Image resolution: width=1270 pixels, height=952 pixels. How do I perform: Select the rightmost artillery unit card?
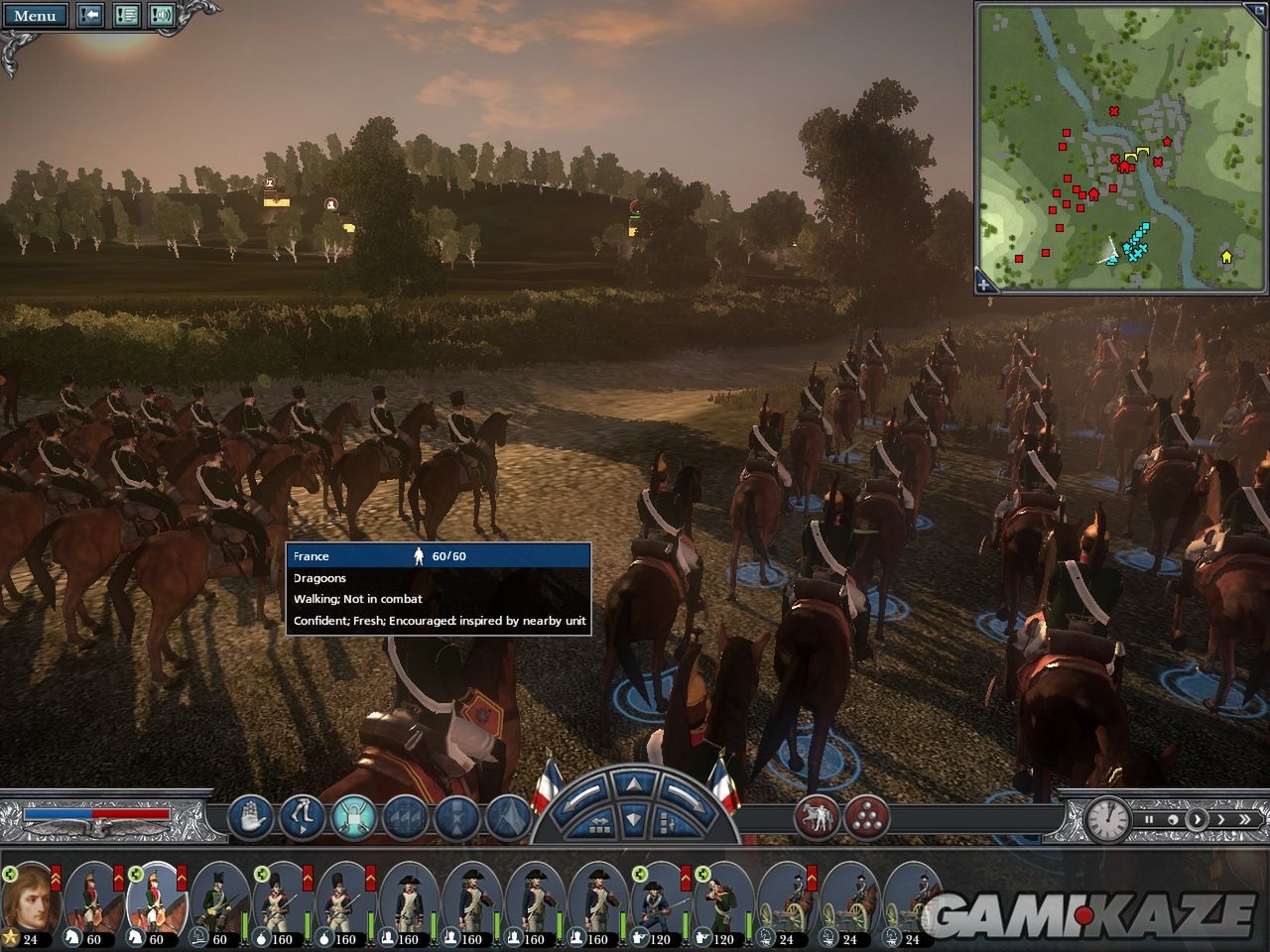pyautogui.click(x=911, y=903)
